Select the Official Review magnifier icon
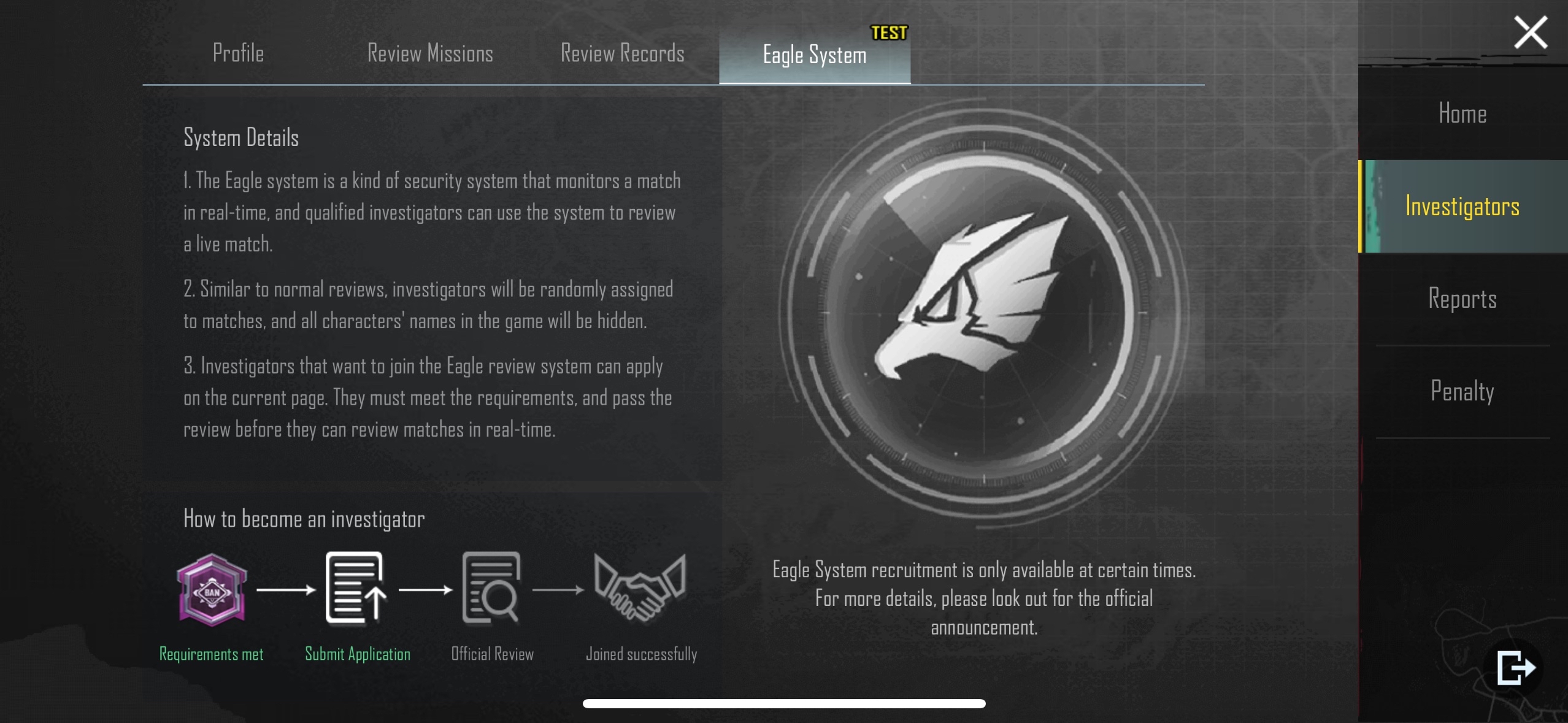 pyautogui.click(x=491, y=589)
